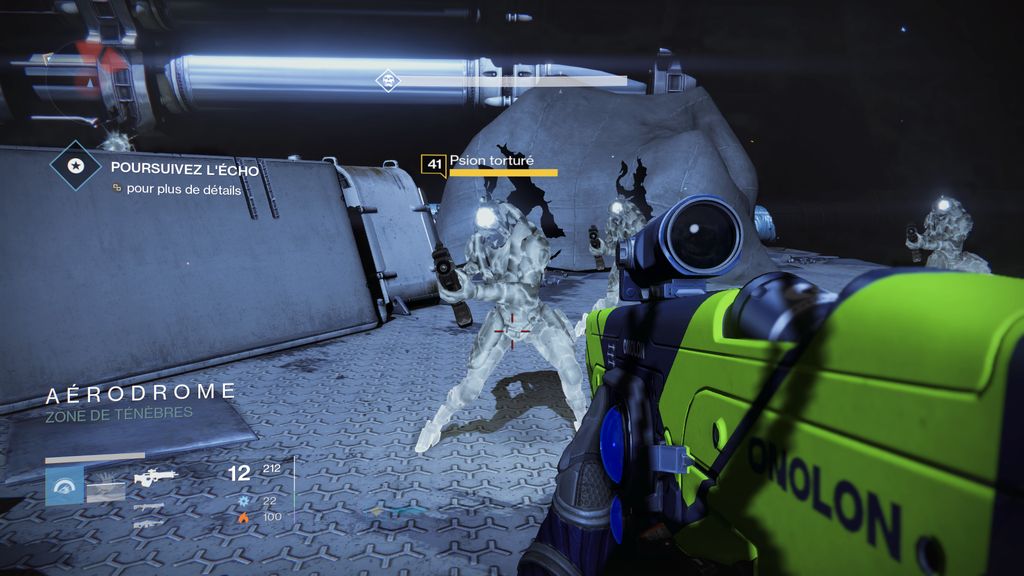The image size is (1024, 576).
Task: Click the blue special ammo gear icon
Action: click(x=243, y=500)
